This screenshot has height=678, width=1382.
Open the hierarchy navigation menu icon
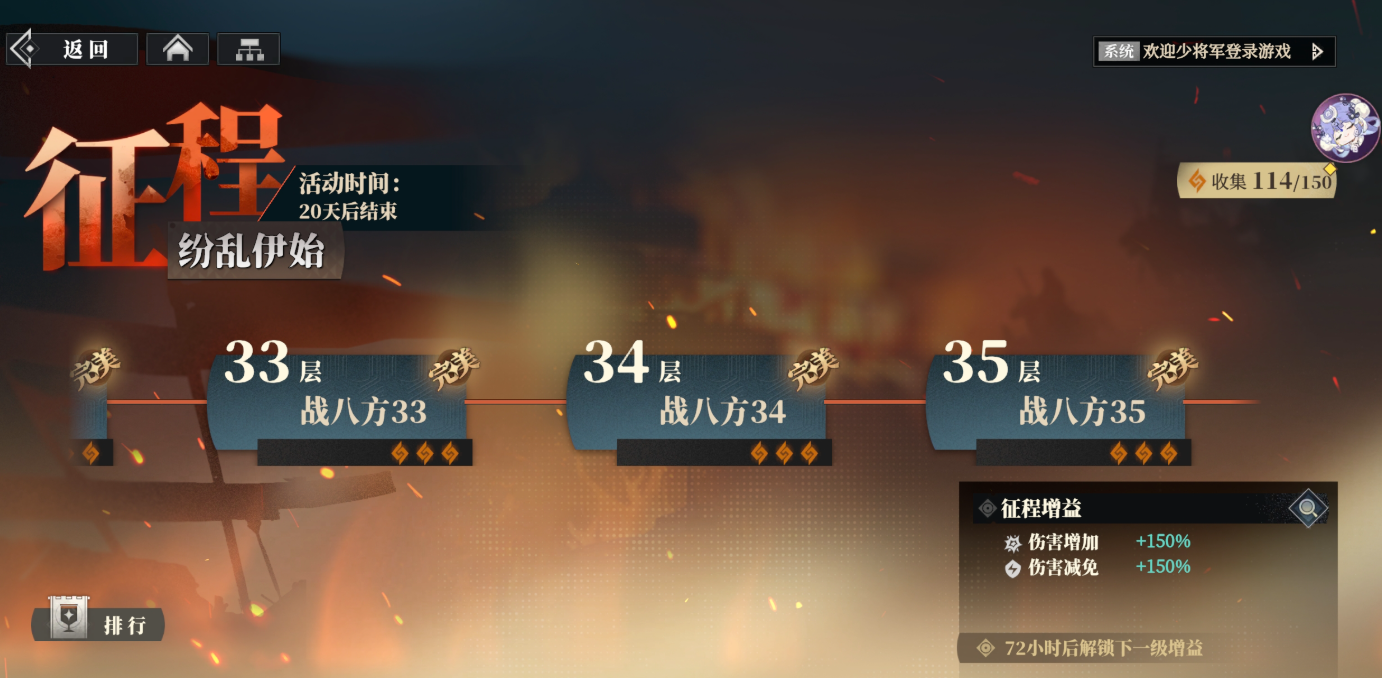(x=248, y=49)
